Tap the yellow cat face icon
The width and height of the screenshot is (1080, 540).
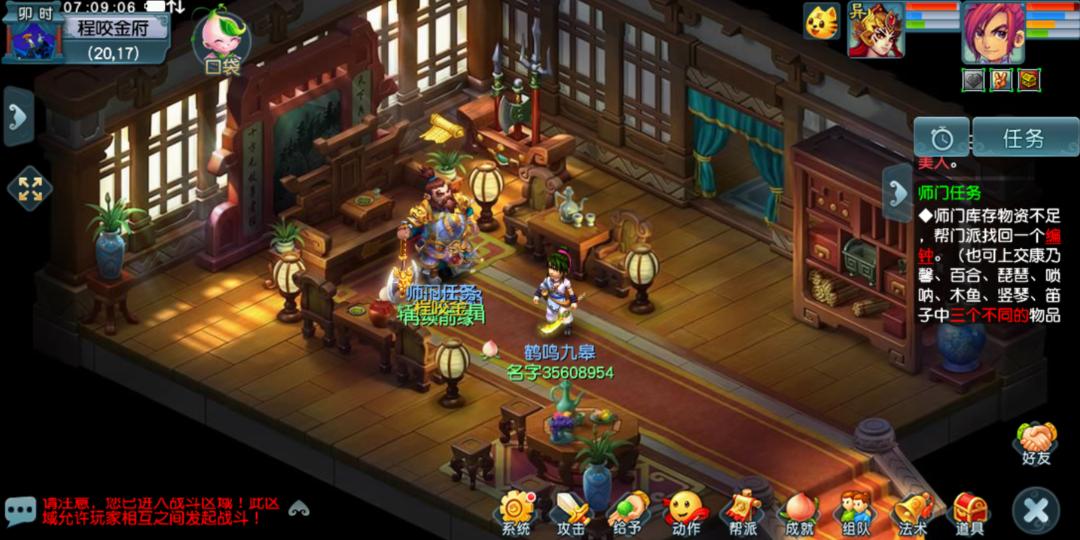(824, 22)
